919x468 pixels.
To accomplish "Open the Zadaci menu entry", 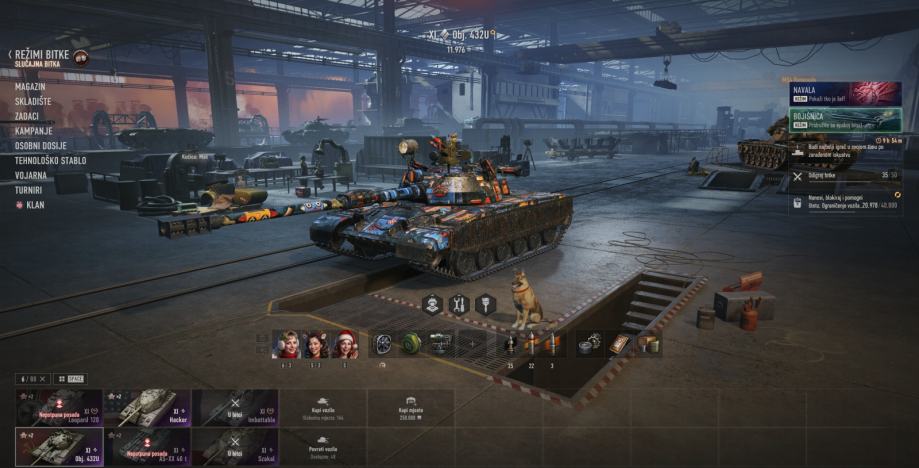I will click(27, 116).
